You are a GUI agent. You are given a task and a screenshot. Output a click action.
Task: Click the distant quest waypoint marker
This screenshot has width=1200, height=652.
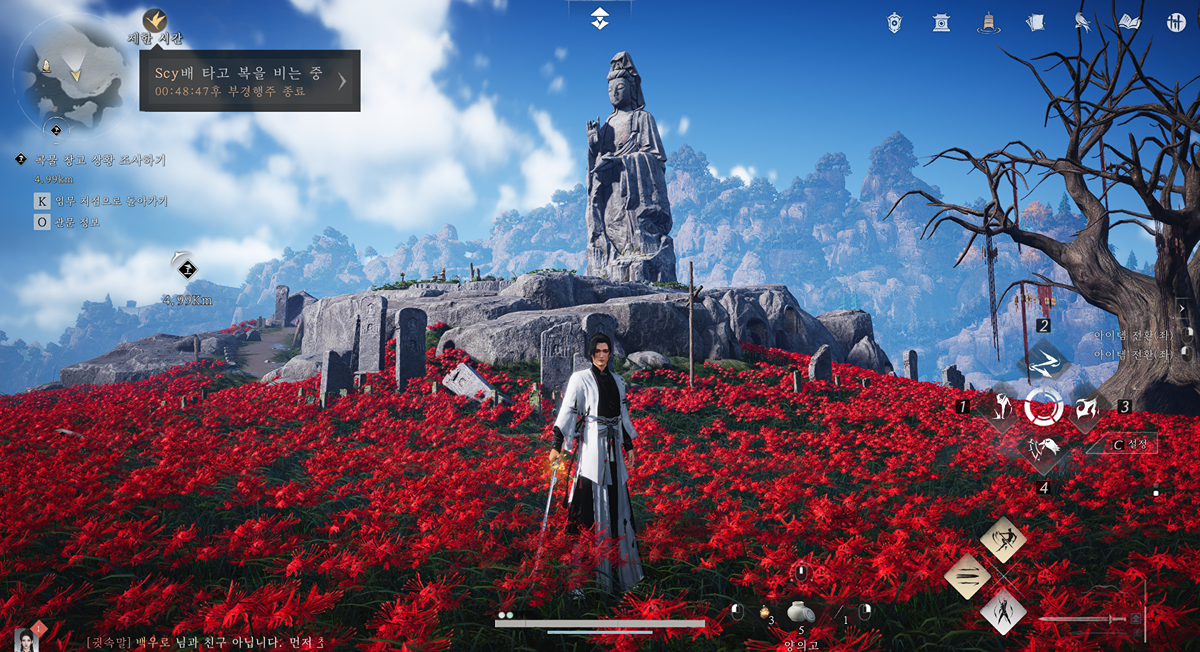point(186,268)
